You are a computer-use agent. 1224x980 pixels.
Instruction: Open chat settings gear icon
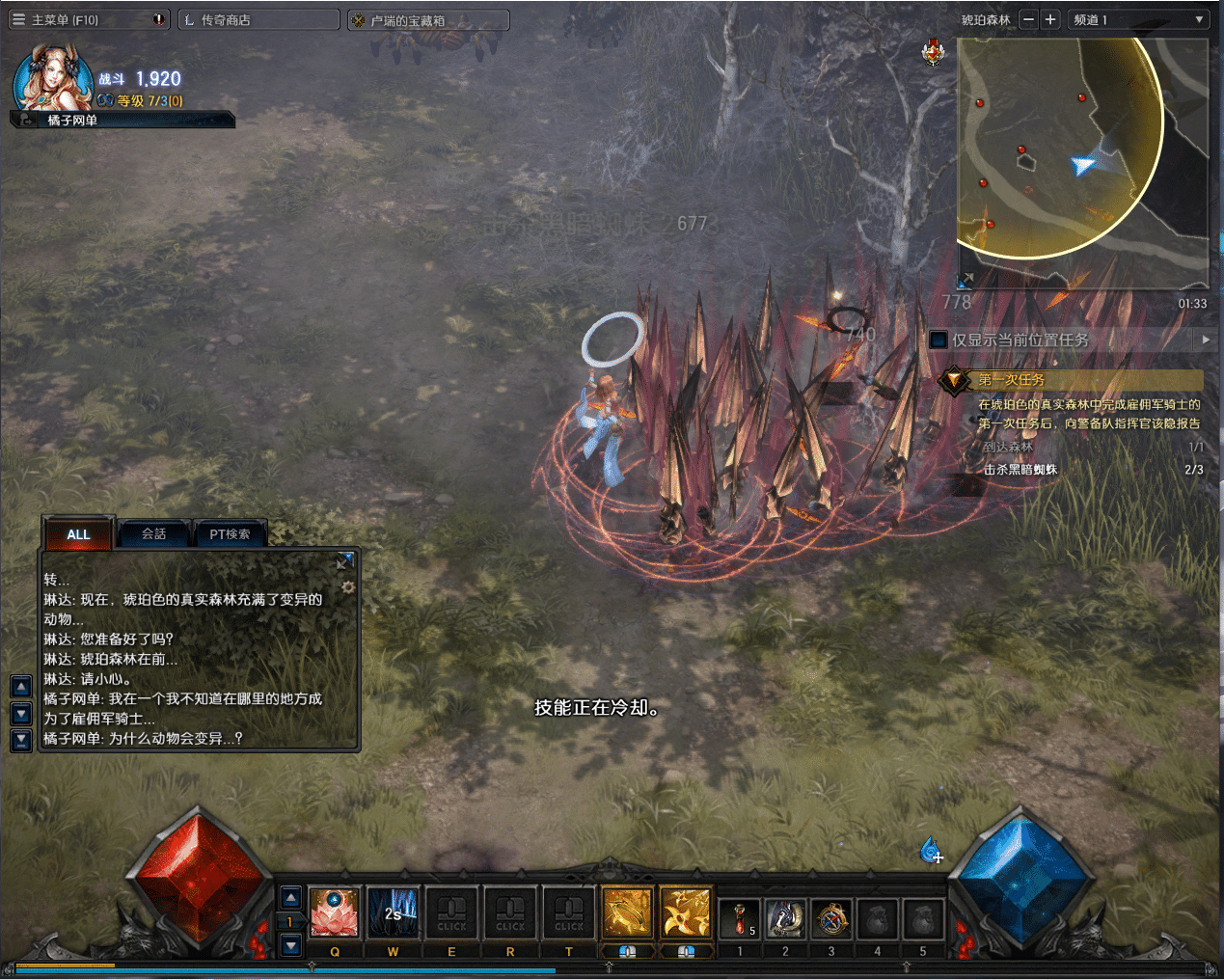click(x=348, y=586)
